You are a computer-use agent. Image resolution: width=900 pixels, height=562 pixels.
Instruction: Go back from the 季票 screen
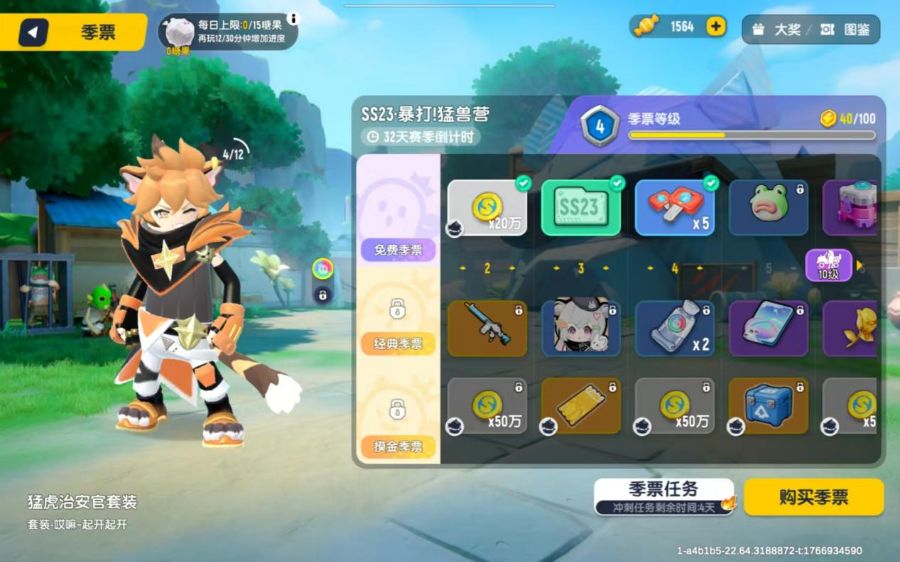pos(33,32)
